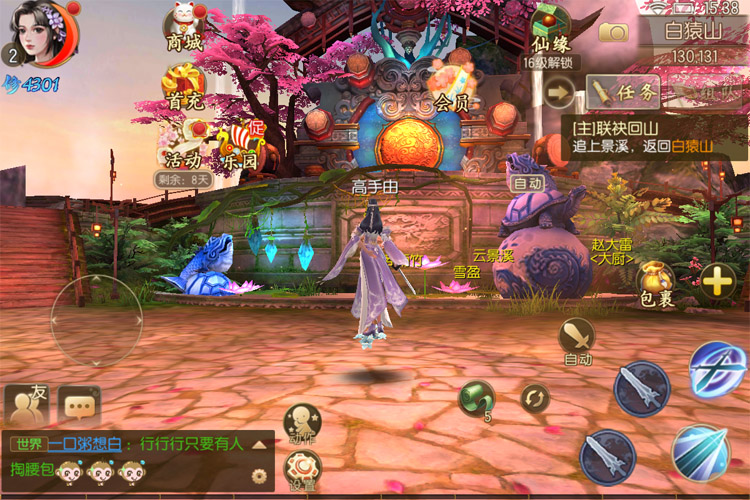This screenshot has height=500, width=750.
Task: Open the 动作 emote actions menu
Action: [x=301, y=422]
